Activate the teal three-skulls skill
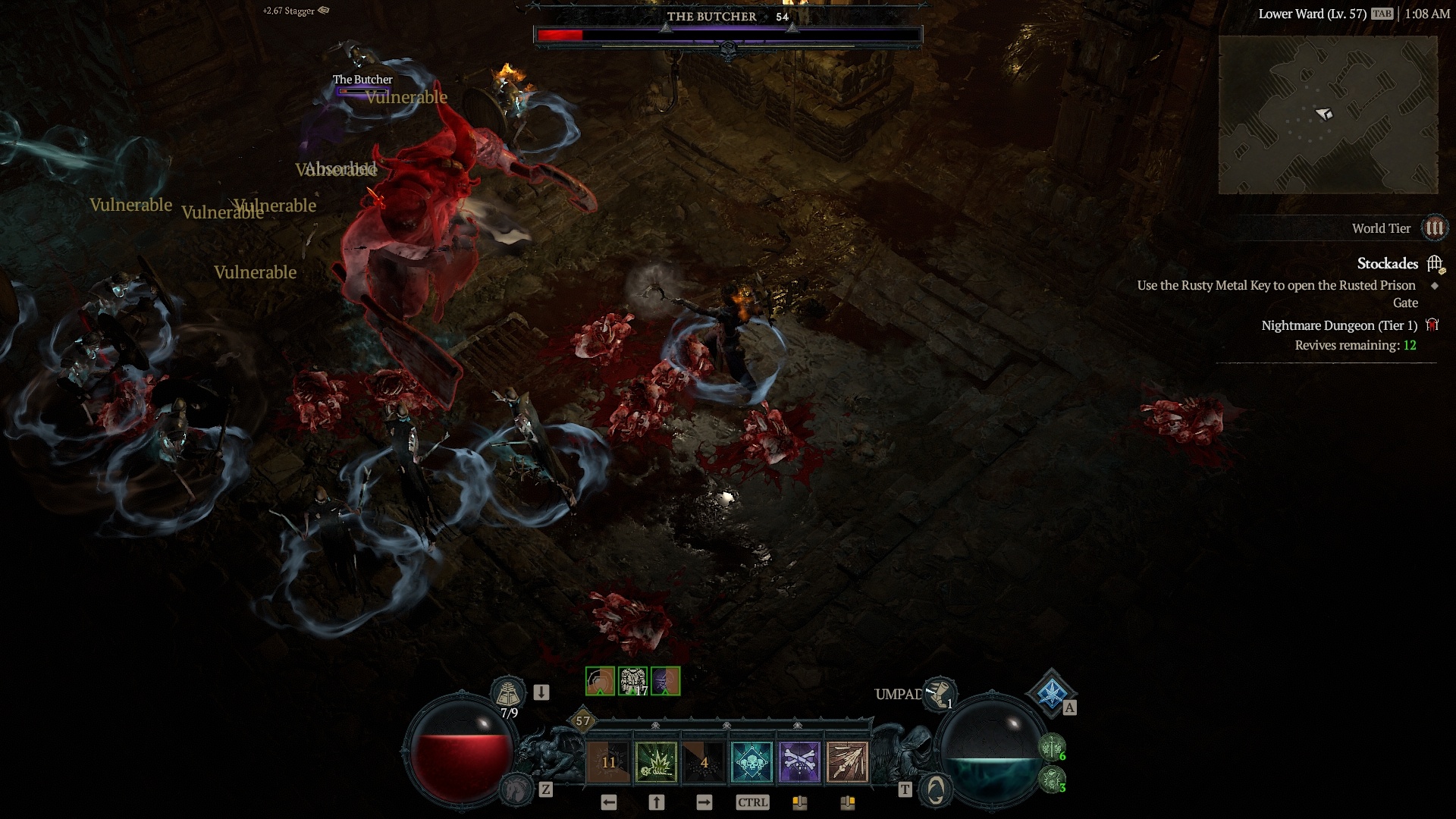Viewport: 1456px width, 819px height. pos(752,761)
